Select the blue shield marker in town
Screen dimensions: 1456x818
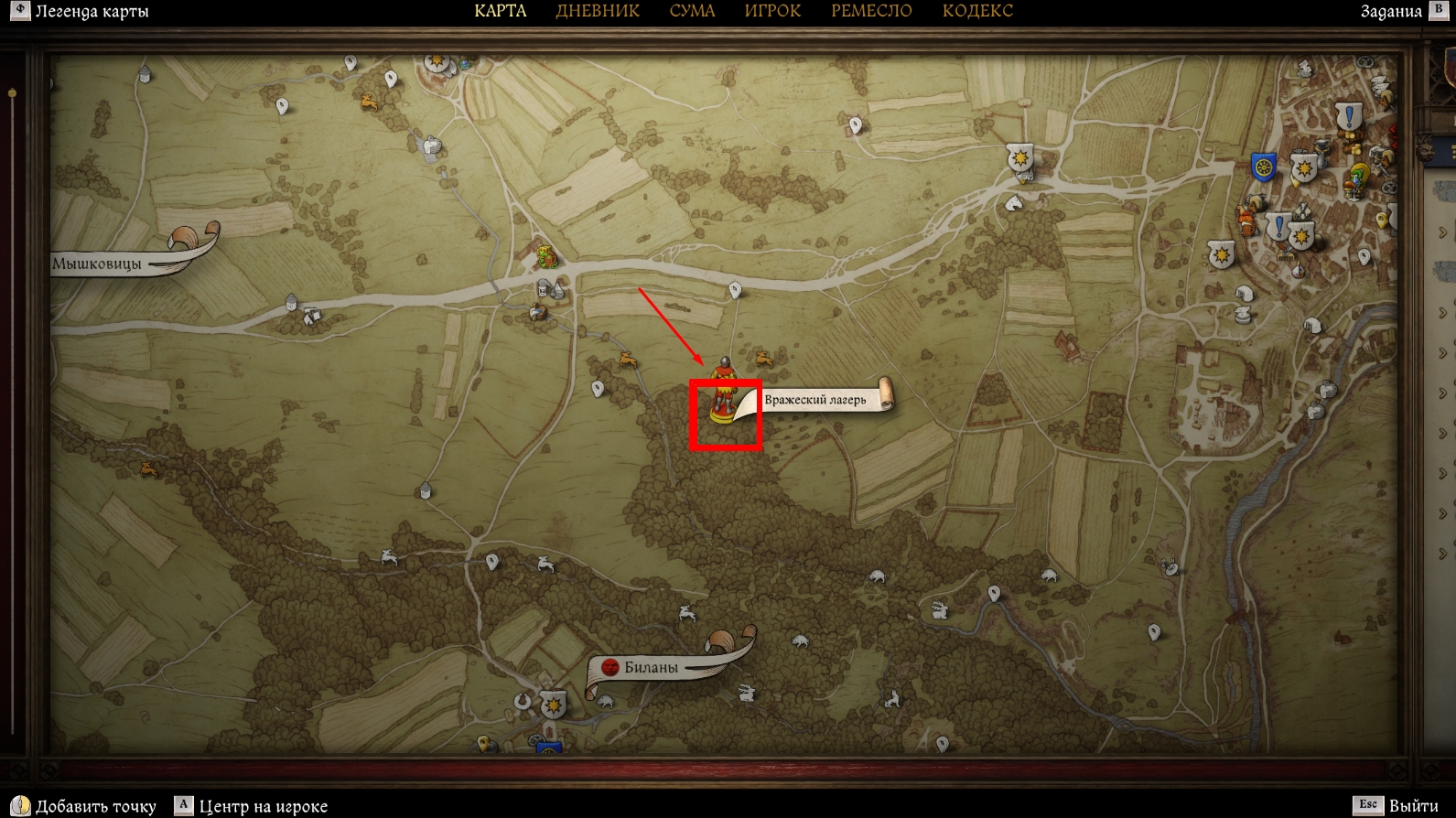click(x=1264, y=167)
